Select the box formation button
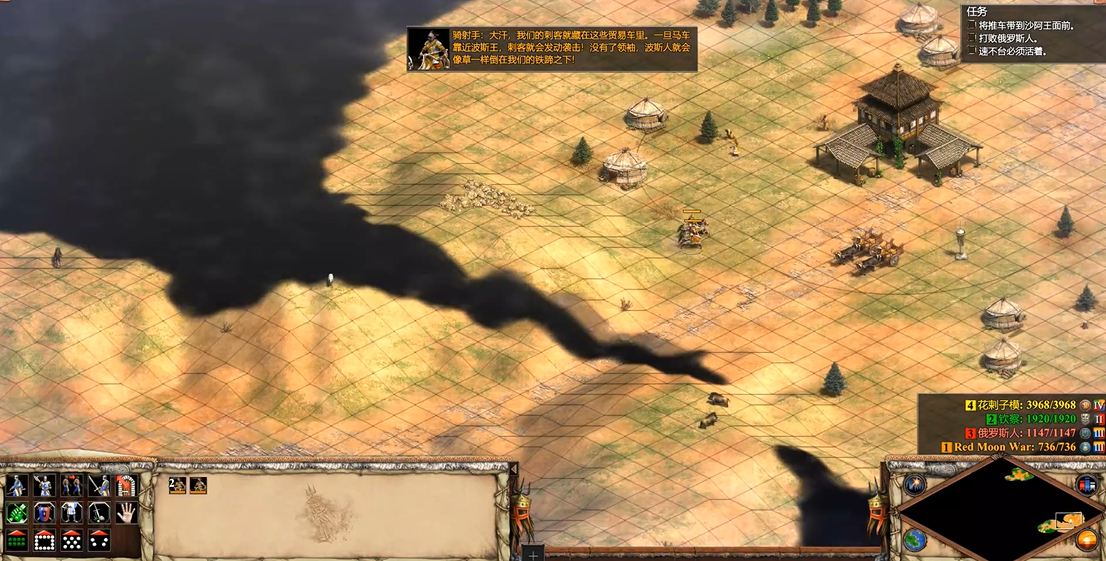1106x561 pixels. point(44,540)
